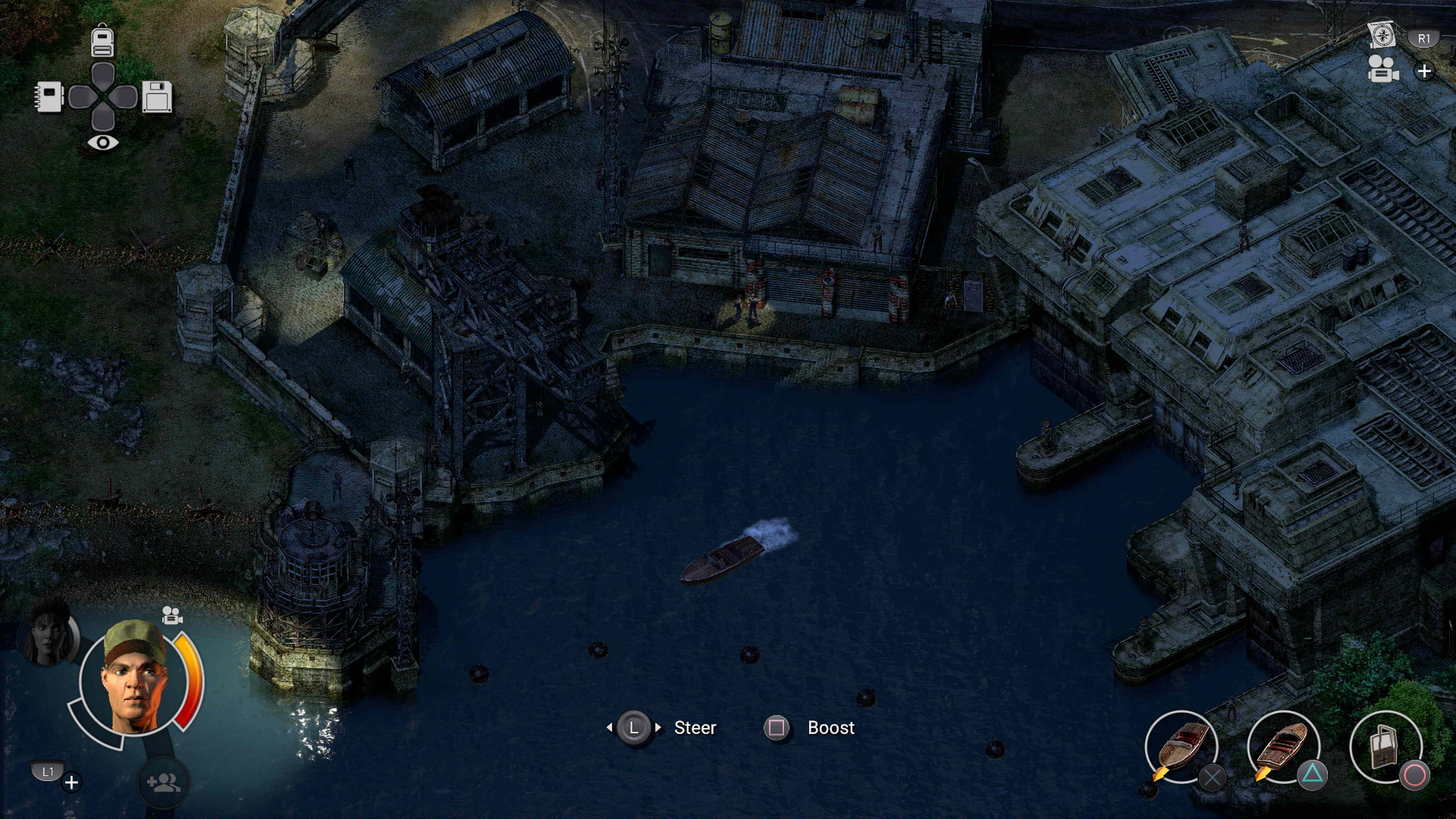Click the L-stick Steer prompt
The height and width of the screenshot is (819, 1456).
click(x=635, y=728)
